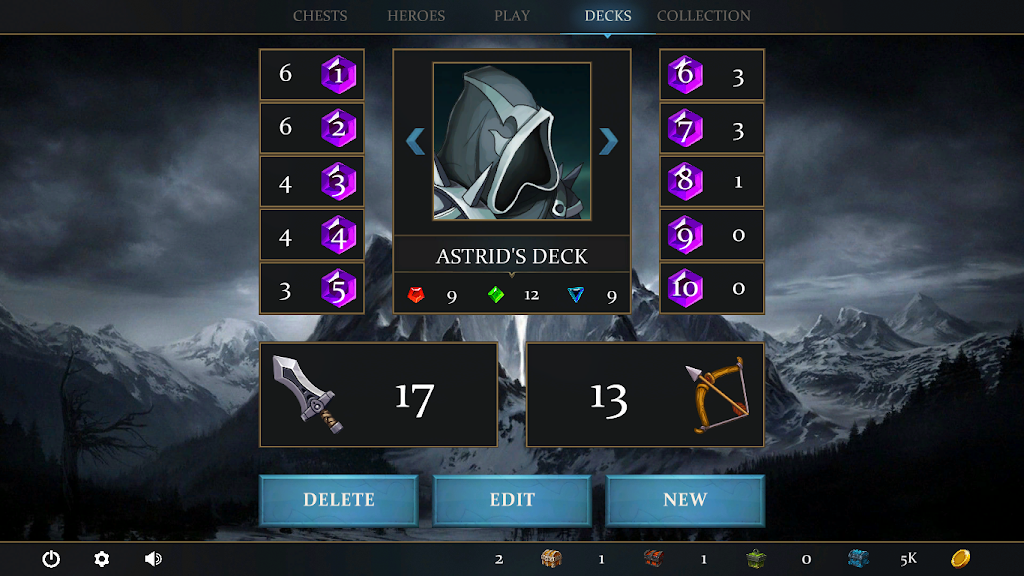The height and width of the screenshot is (576, 1024).
Task: Click the green chest icon
Action: coord(755,558)
